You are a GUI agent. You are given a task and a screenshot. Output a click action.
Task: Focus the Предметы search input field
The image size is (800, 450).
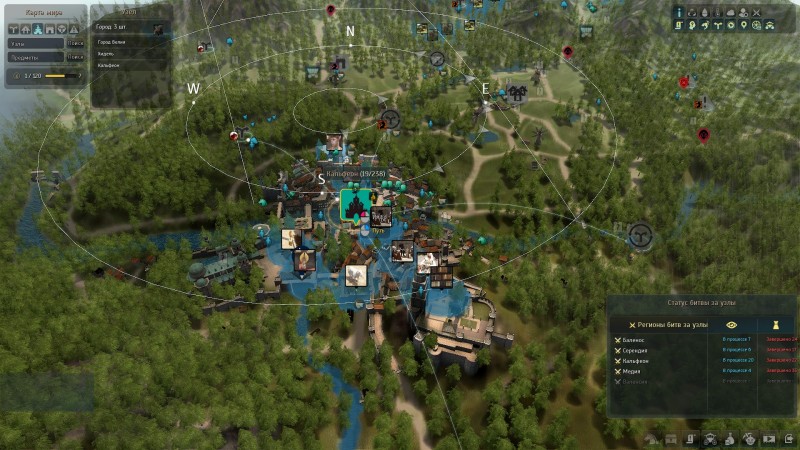point(36,56)
